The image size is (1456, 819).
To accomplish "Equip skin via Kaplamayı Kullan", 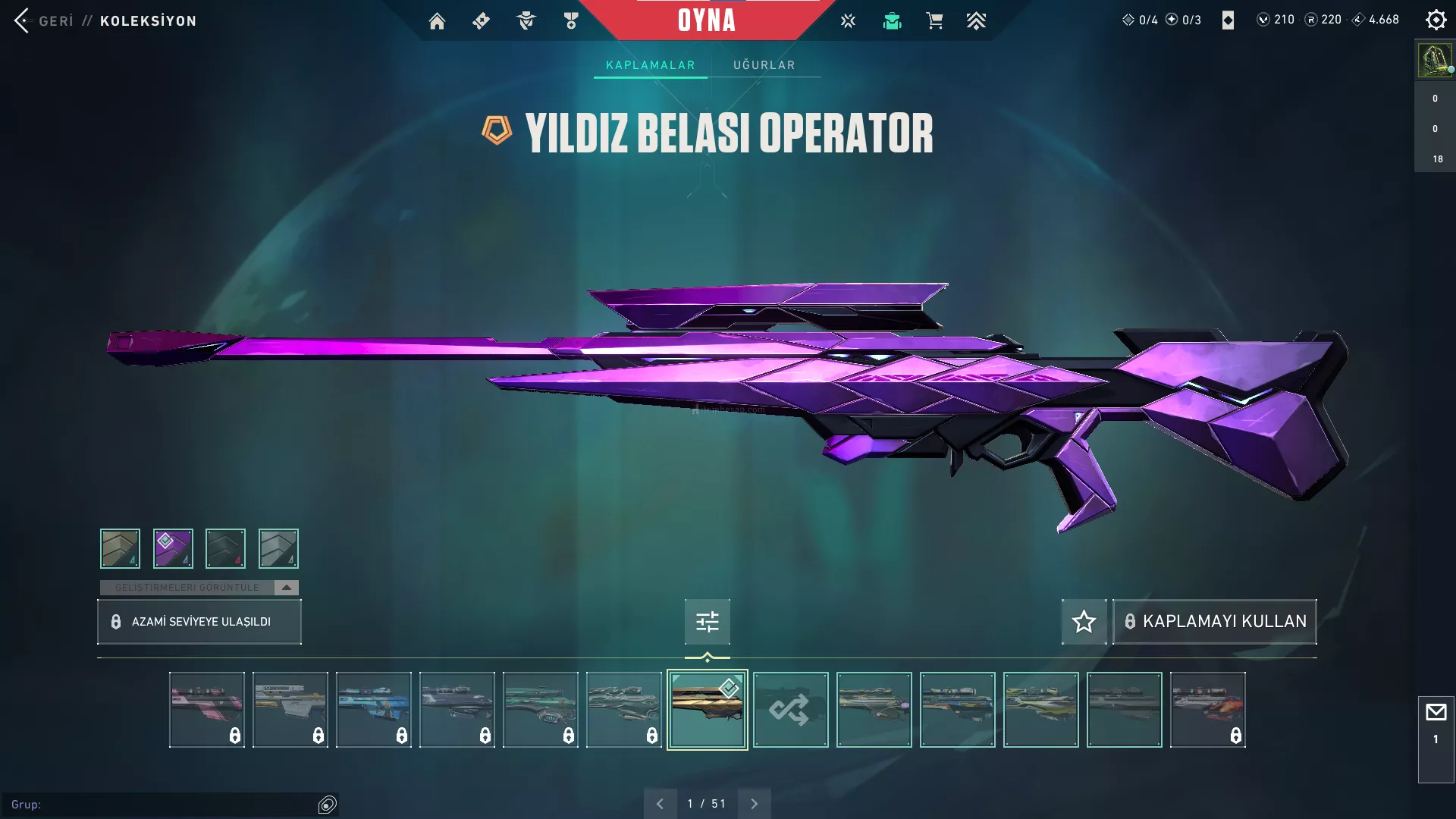I will pyautogui.click(x=1215, y=622).
